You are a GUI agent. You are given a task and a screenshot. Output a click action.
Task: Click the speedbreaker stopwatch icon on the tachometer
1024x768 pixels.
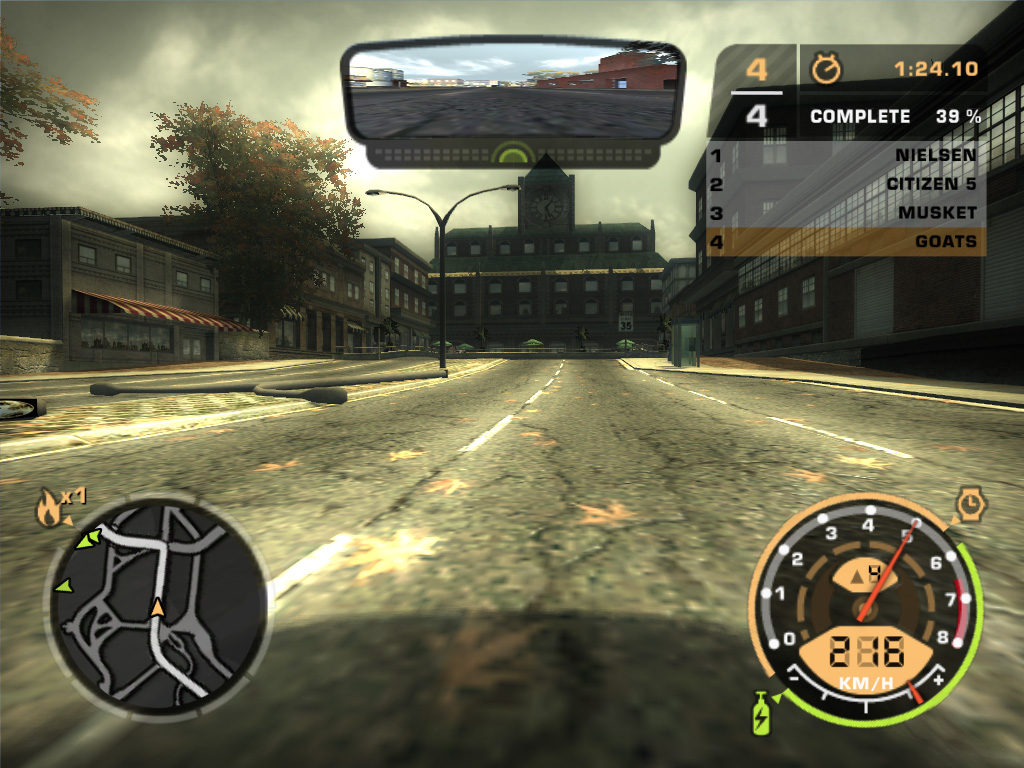tap(970, 505)
